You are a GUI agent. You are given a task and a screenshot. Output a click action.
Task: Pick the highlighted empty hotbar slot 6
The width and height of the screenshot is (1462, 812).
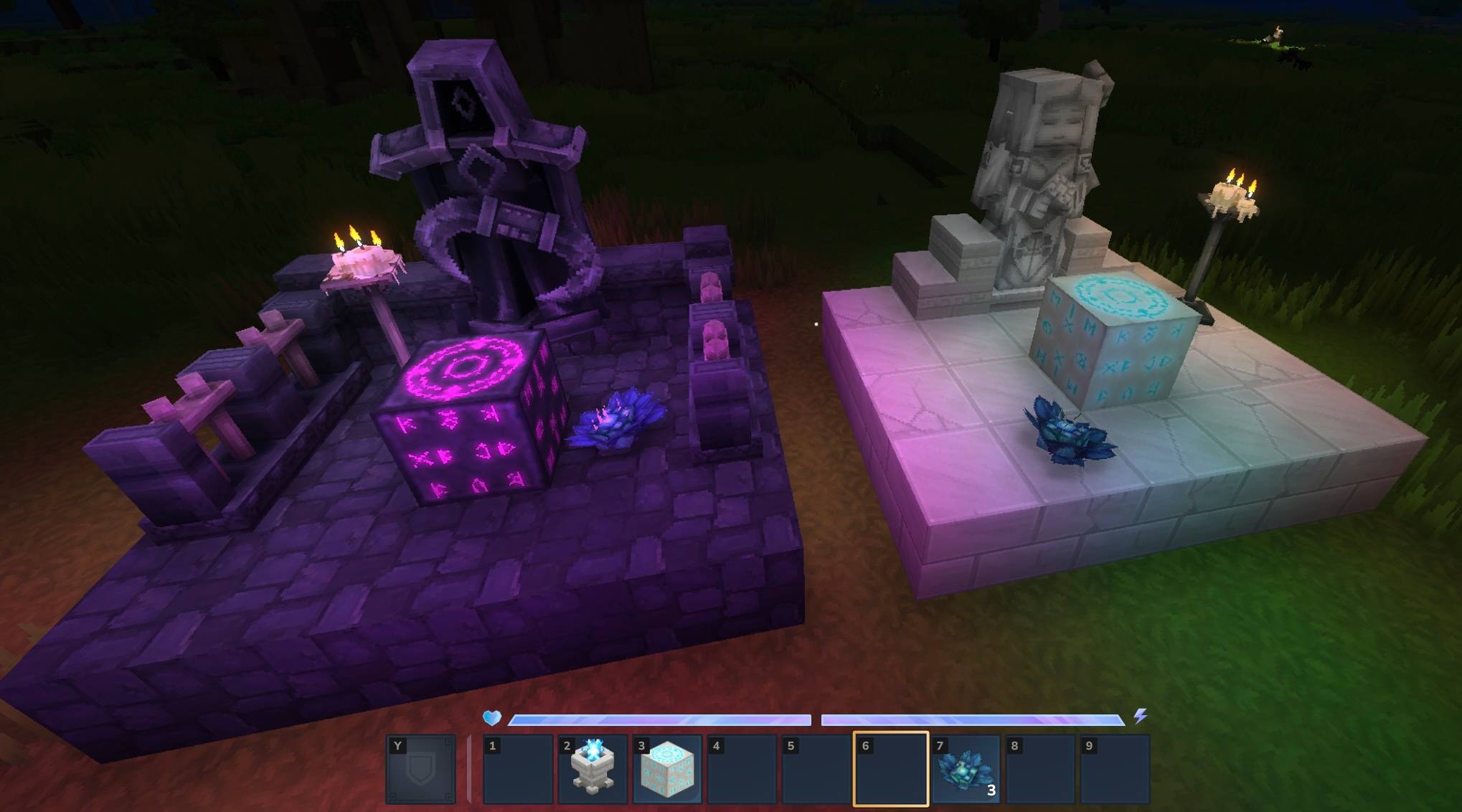point(890,769)
